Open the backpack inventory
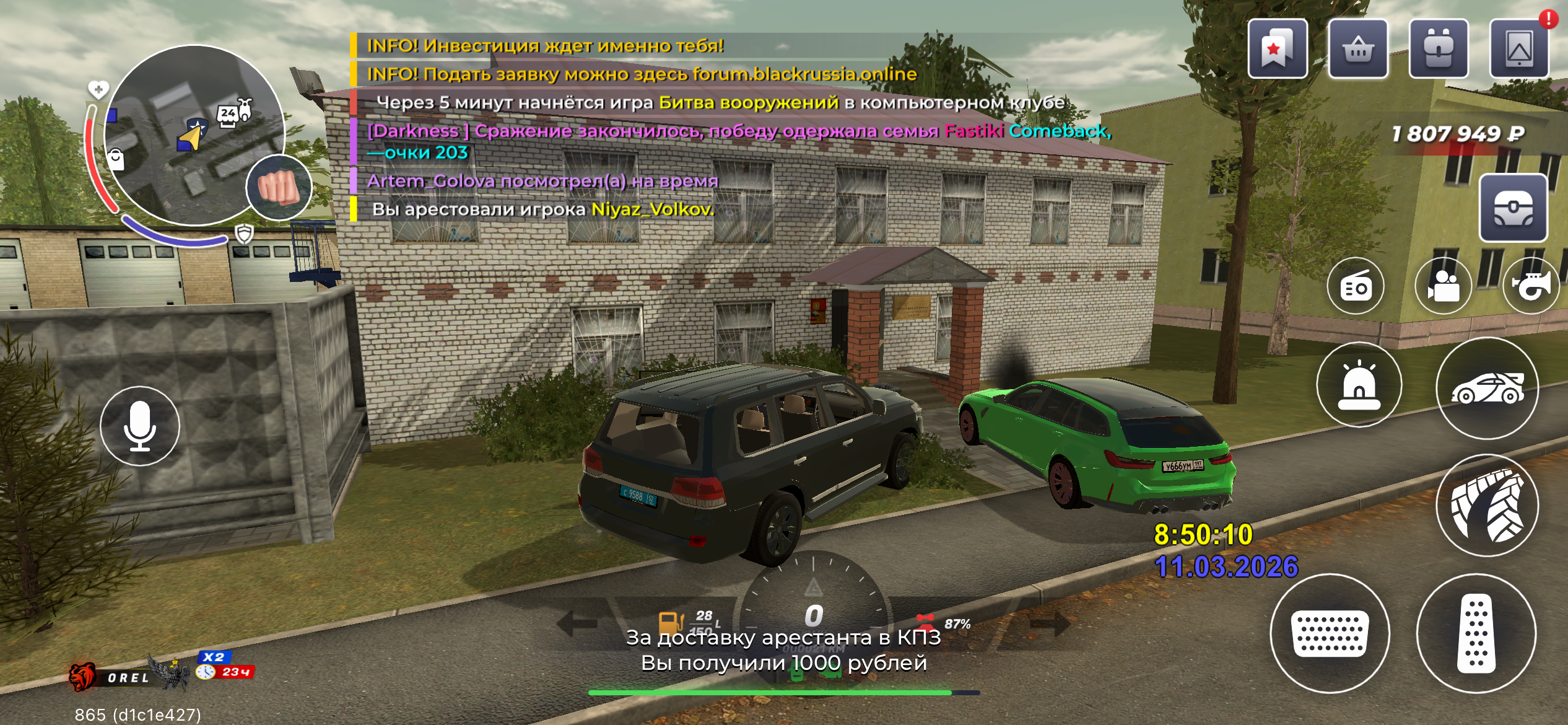The image size is (1568, 725). (x=1438, y=49)
